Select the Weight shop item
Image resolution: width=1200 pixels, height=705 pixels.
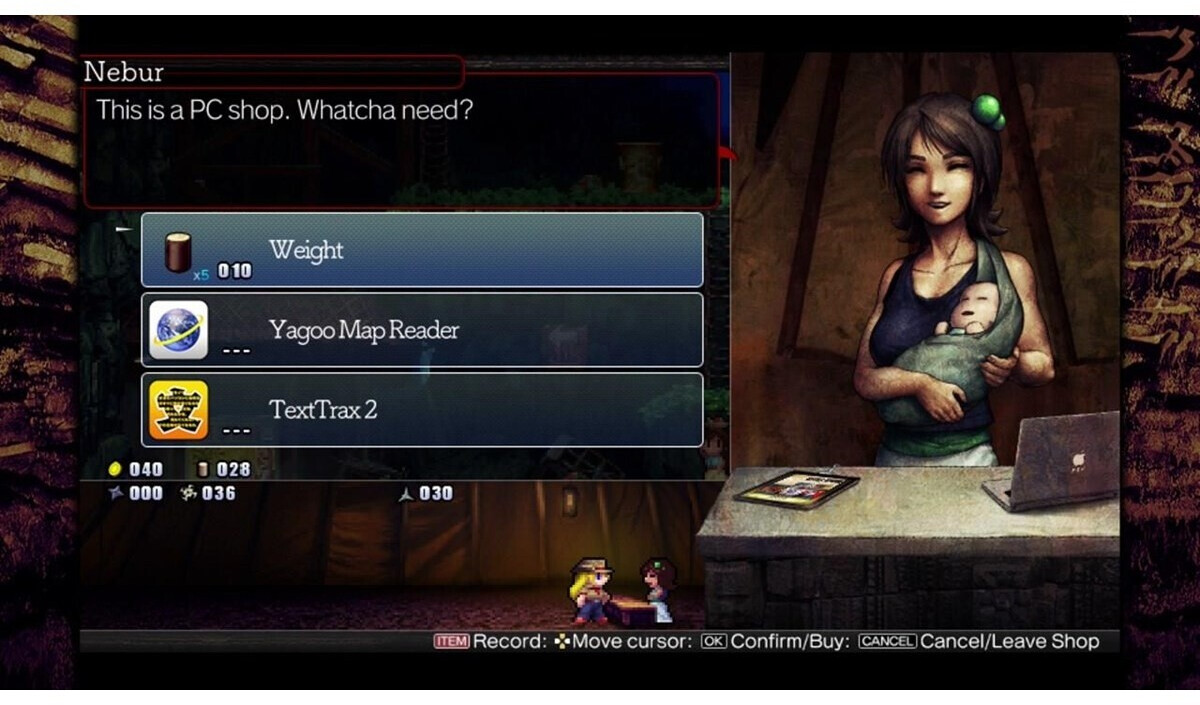coord(421,250)
